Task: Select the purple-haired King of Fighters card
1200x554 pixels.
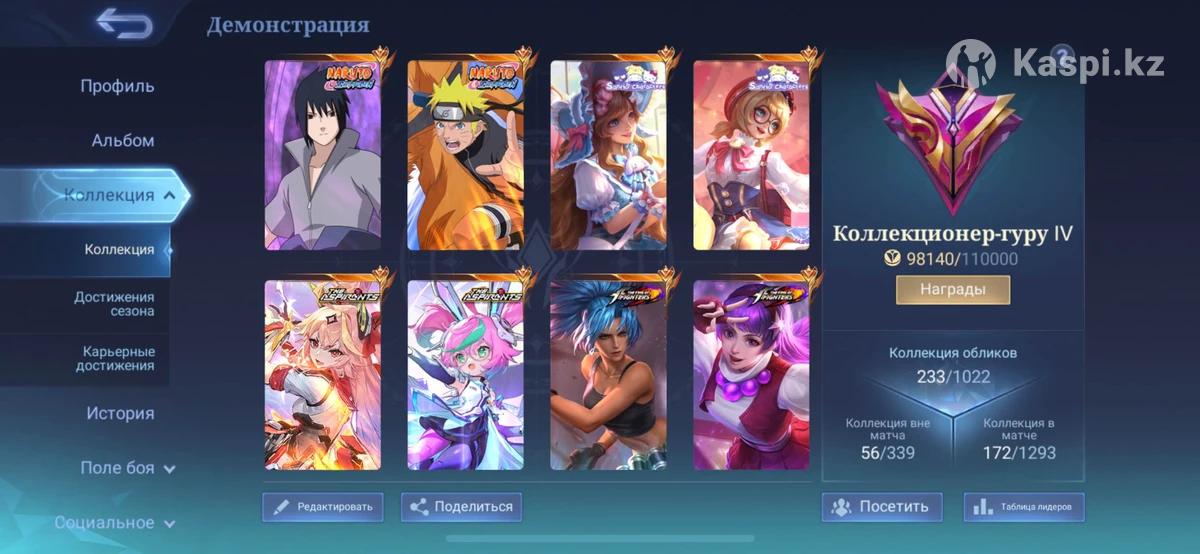Action: click(x=751, y=375)
